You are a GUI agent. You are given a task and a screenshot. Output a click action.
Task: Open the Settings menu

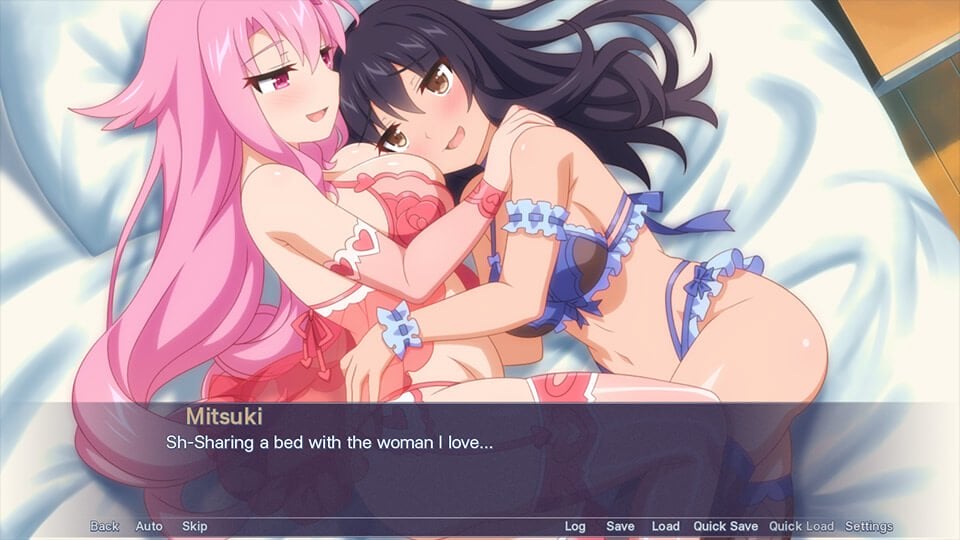(869, 526)
